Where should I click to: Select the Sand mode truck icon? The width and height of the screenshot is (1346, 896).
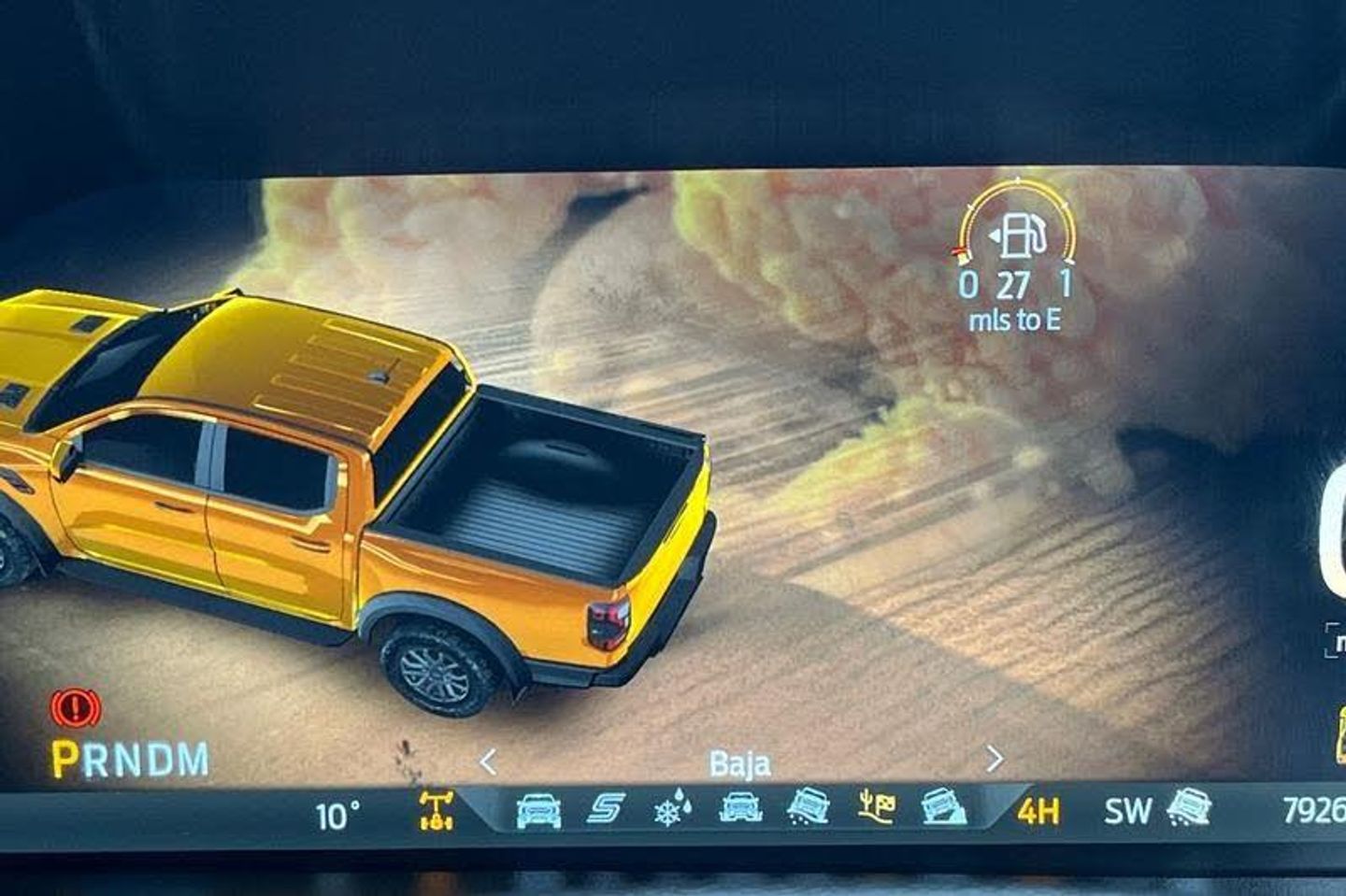(809, 806)
